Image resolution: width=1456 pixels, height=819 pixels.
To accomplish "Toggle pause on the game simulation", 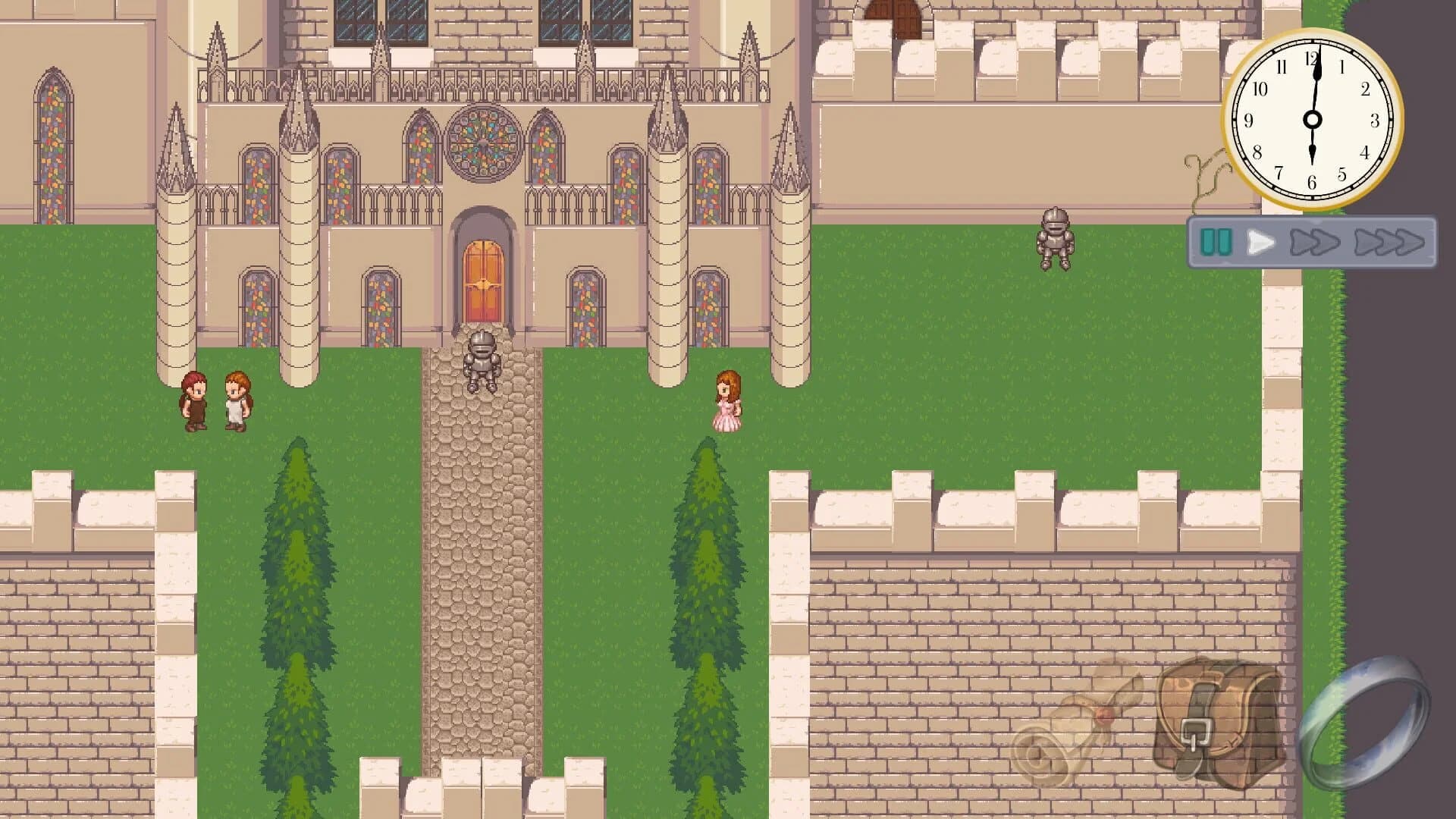I will pyautogui.click(x=1217, y=243).
